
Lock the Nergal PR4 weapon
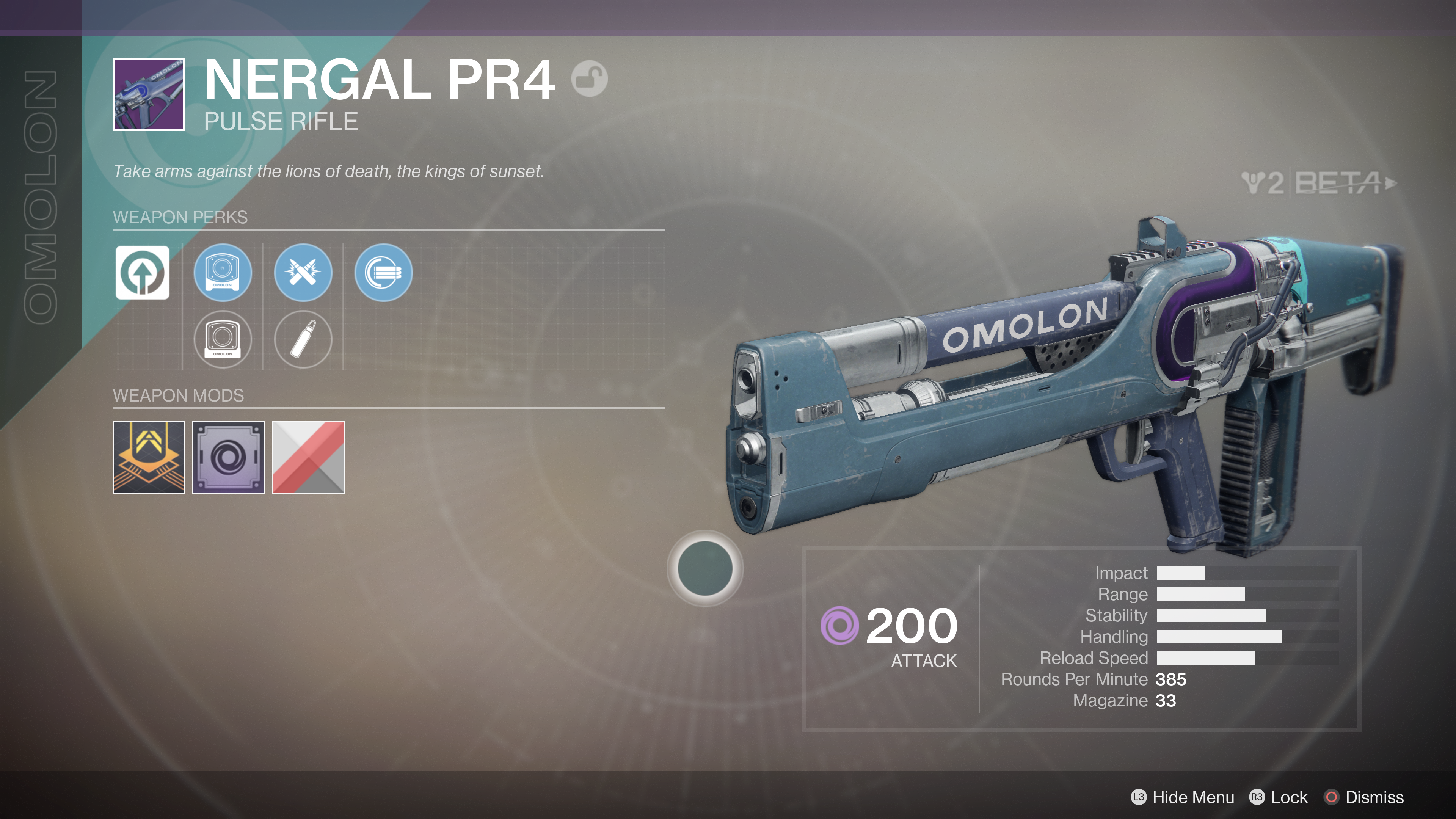(x=1279, y=797)
